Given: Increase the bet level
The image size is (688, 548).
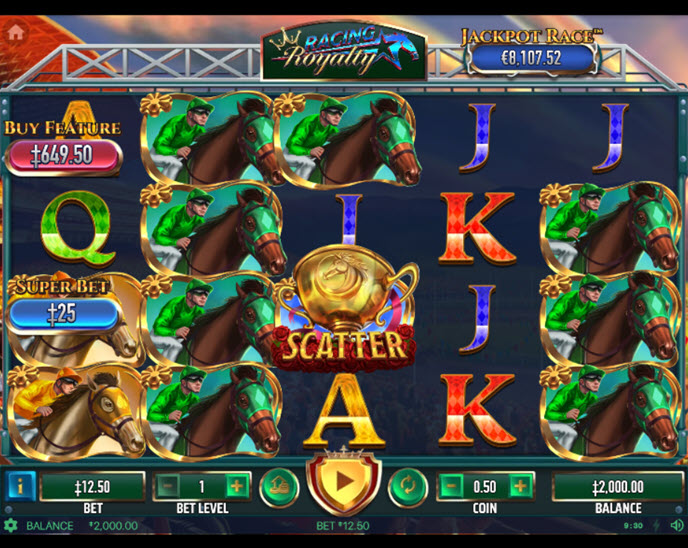Looking at the screenshot, I should tap(236, 487).
